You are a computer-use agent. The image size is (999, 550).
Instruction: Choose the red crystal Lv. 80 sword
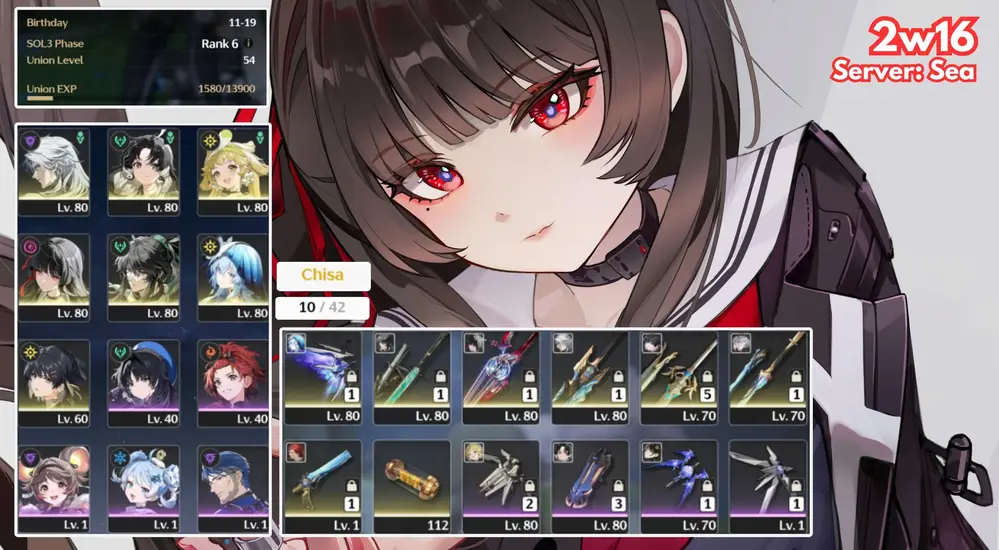(501, 377)
